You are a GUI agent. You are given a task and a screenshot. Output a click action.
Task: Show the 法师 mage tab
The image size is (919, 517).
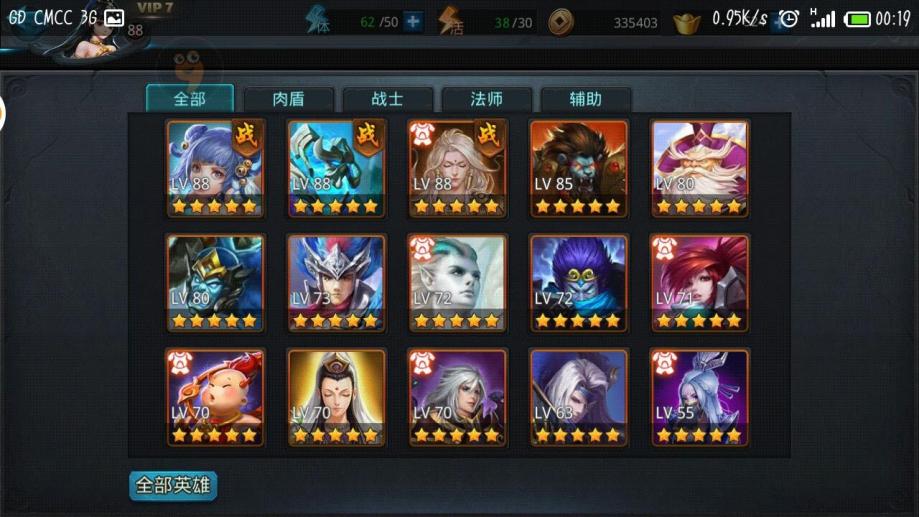(x=486, y=99)
